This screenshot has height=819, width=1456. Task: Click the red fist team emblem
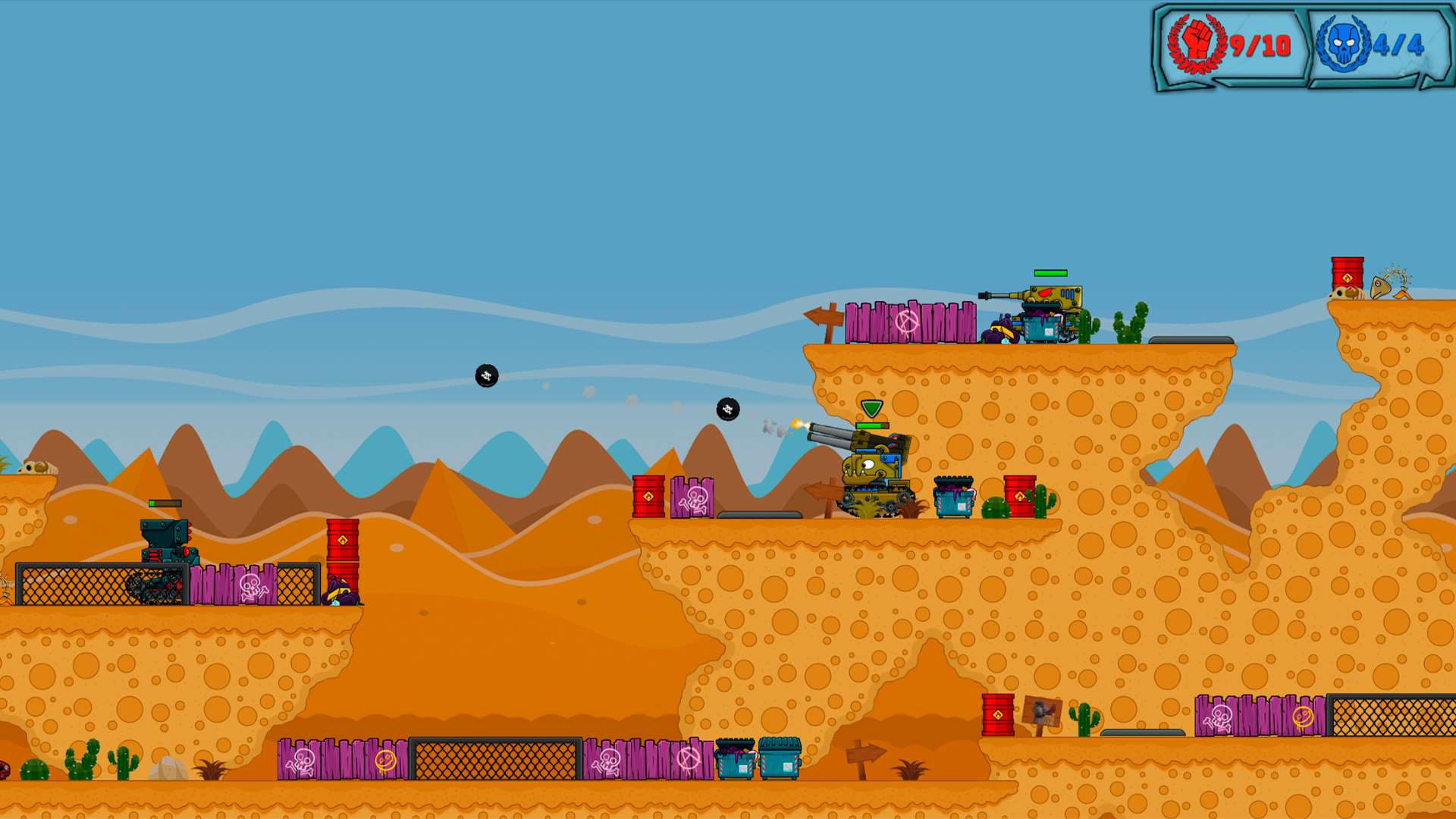pyautogui.click(x=1197, y=43)
